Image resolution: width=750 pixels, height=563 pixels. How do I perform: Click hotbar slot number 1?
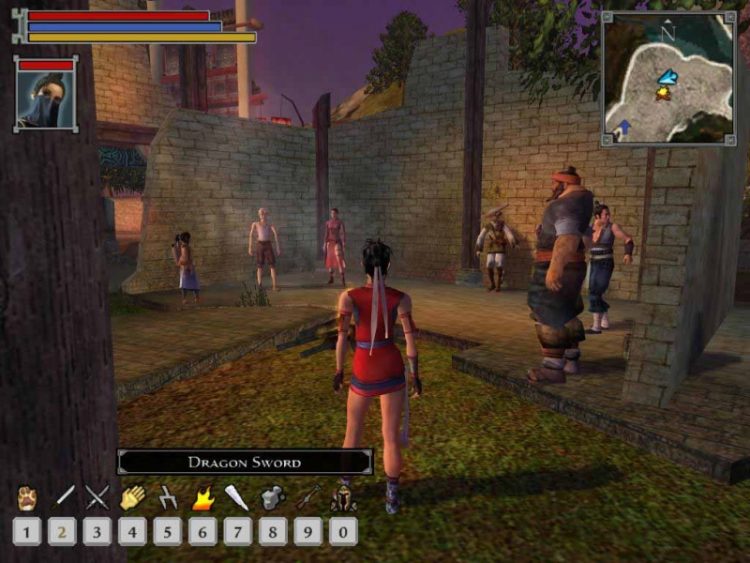tap(27, 530)
